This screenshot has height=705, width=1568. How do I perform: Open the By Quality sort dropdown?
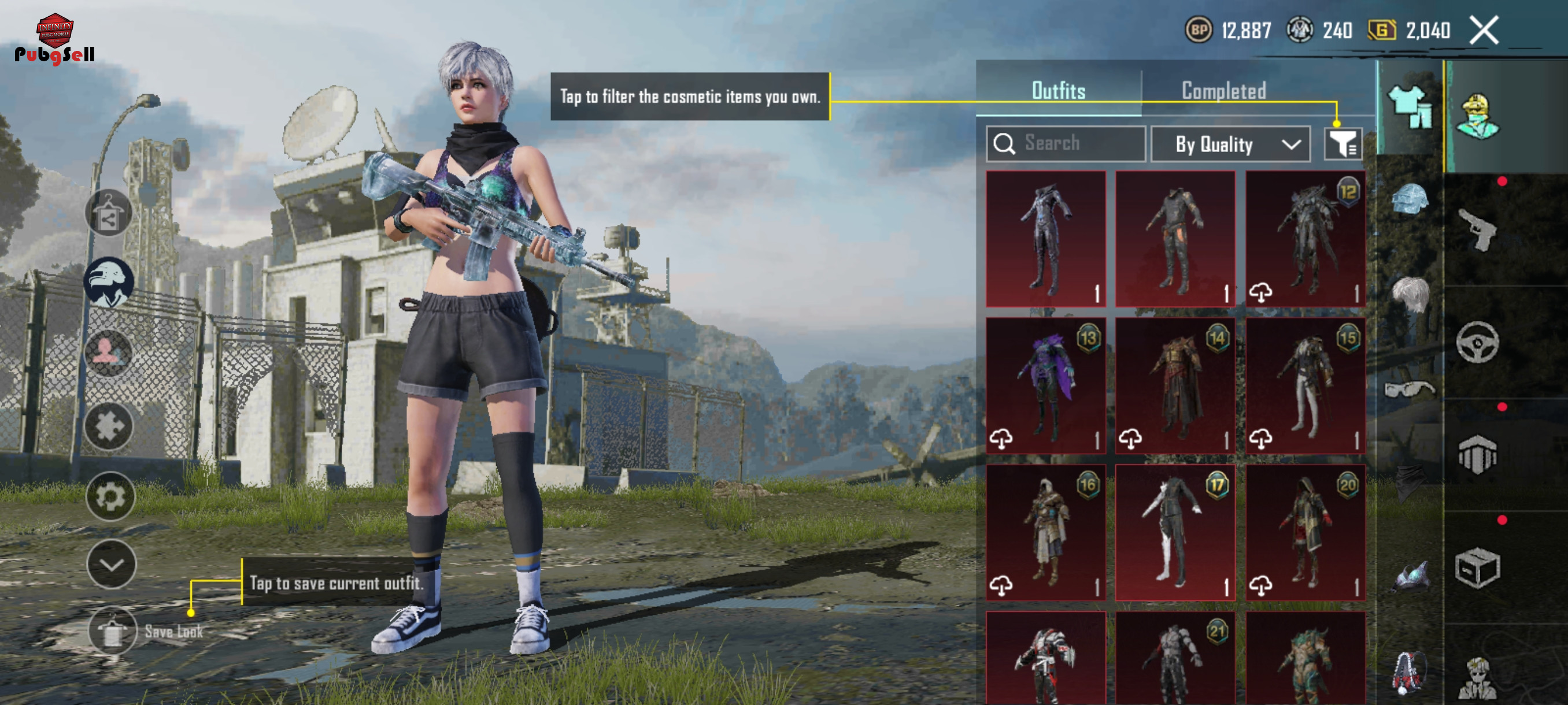click(1230, 144)
